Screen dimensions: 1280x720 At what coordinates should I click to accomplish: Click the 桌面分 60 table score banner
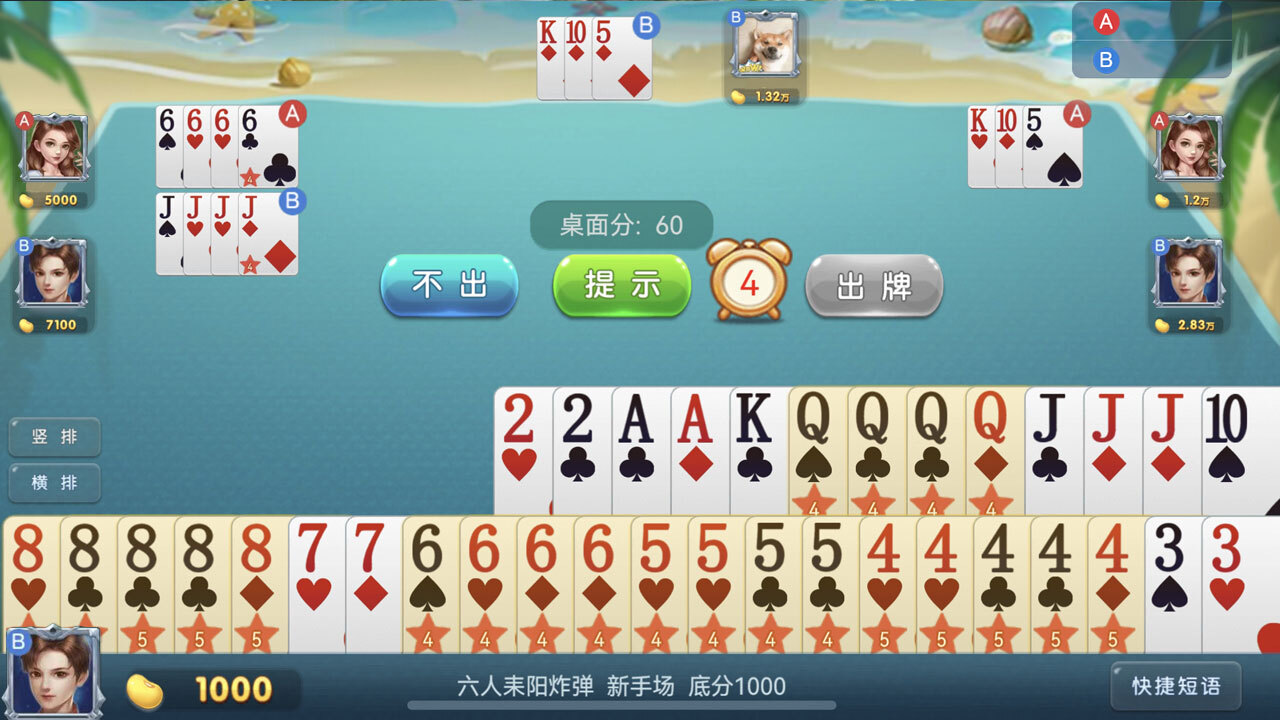click(x=622, y=226)
